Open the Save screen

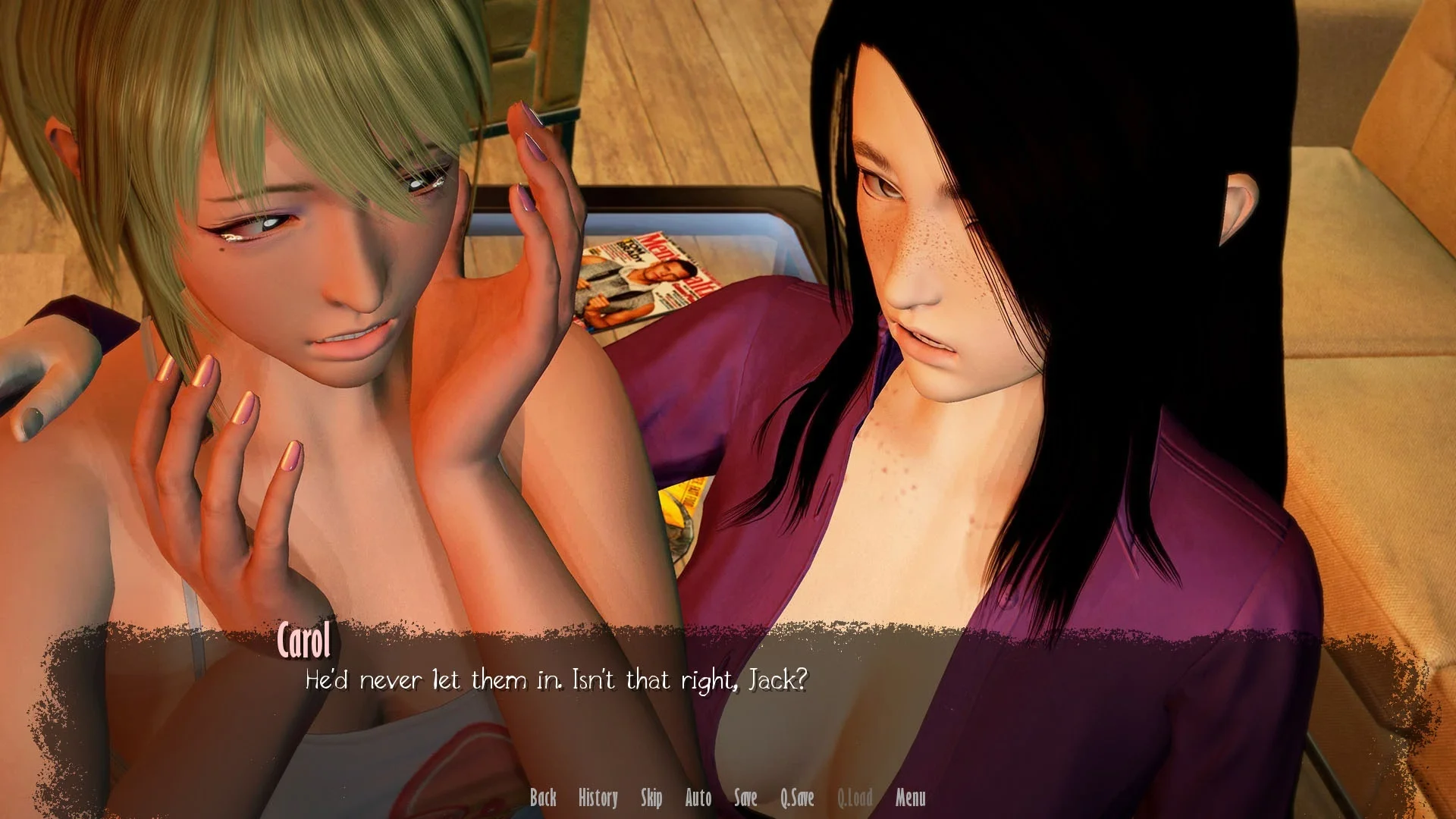click(745, 797)
